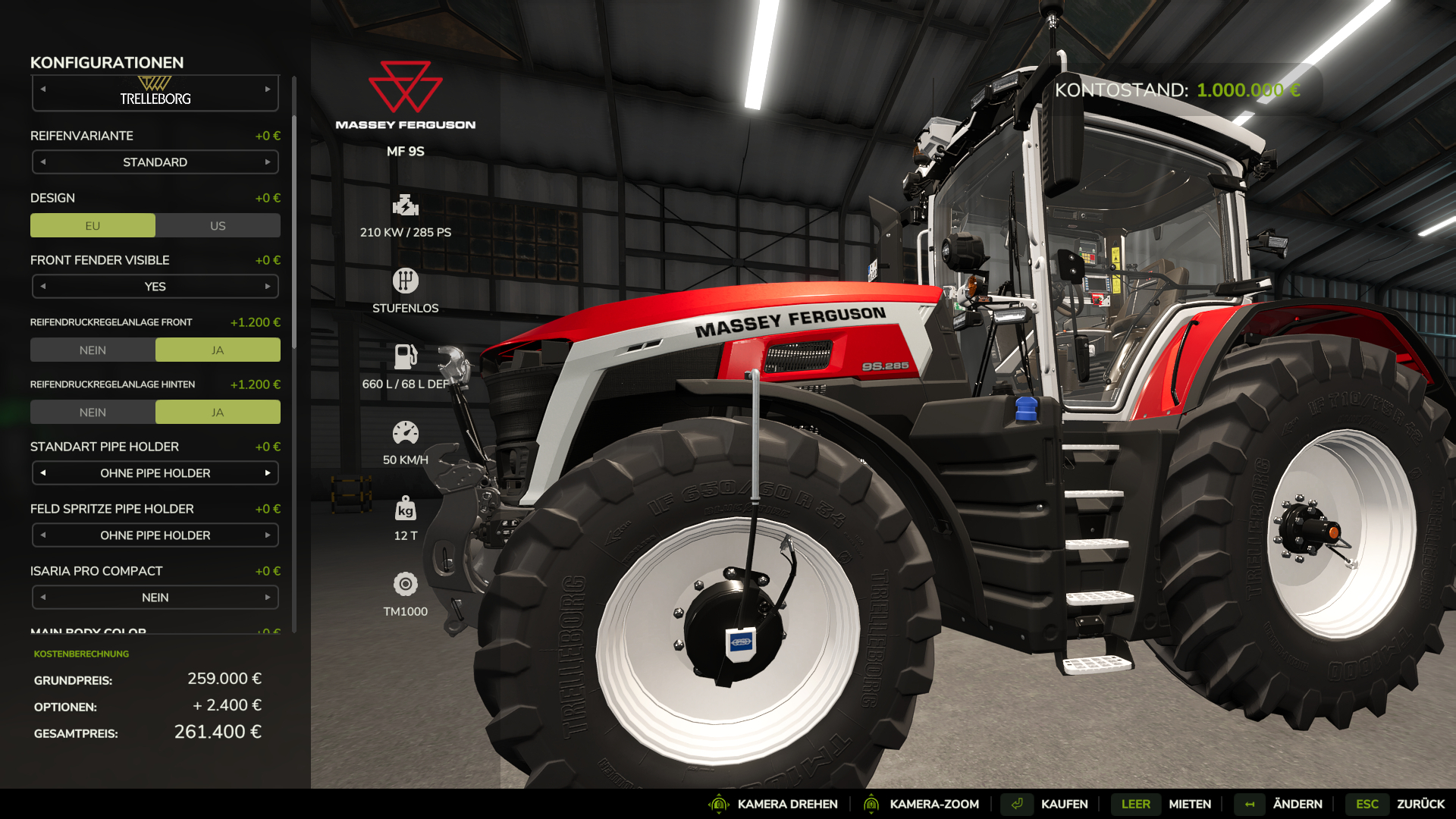1456x819 pixels.
Task: Set front Reifendruckregelanlage to NEIN
Action: tap(93, 350)
